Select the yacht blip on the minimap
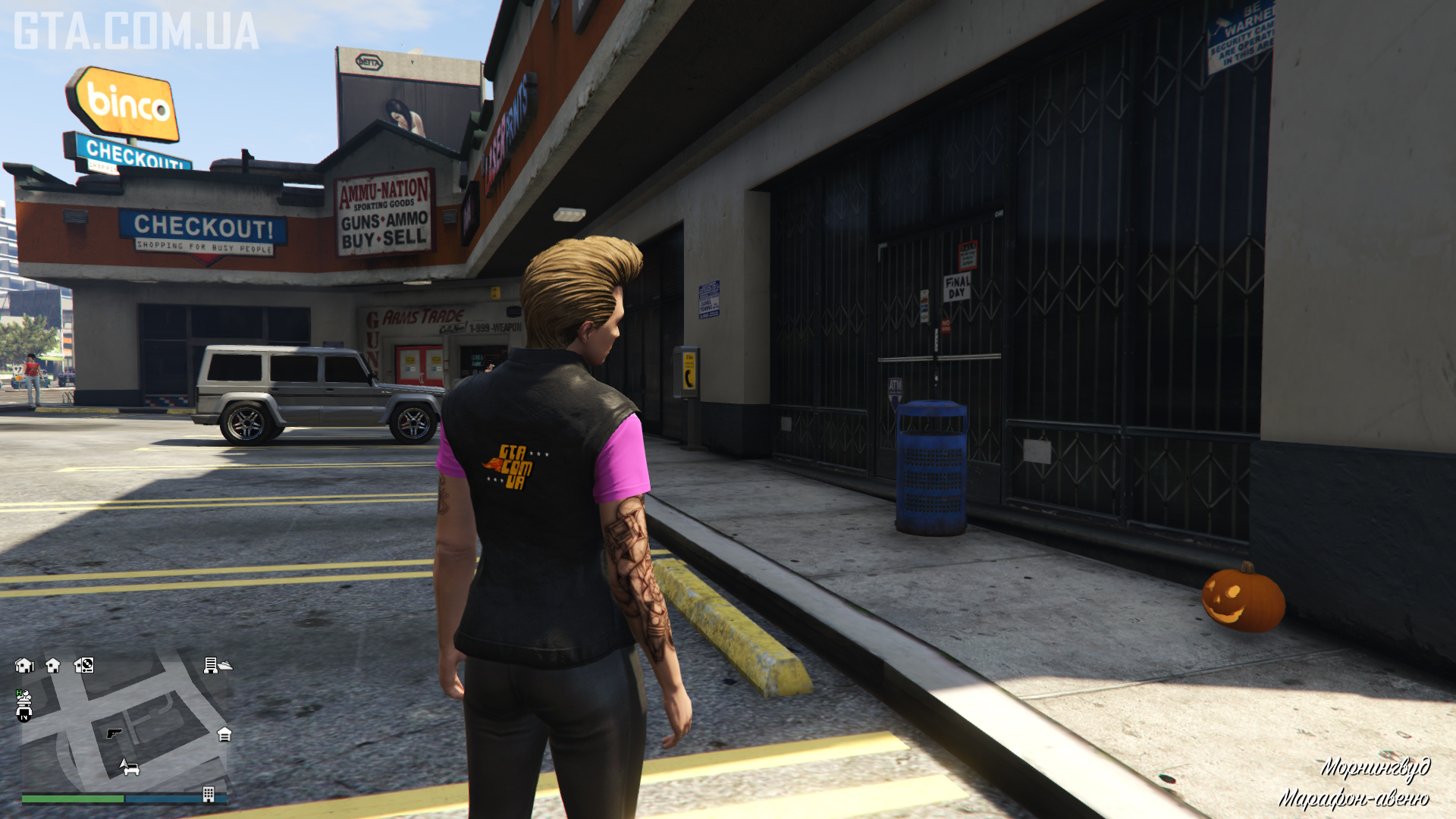The width and height of the screenshot is (1456, 819). tap(225, 666)
